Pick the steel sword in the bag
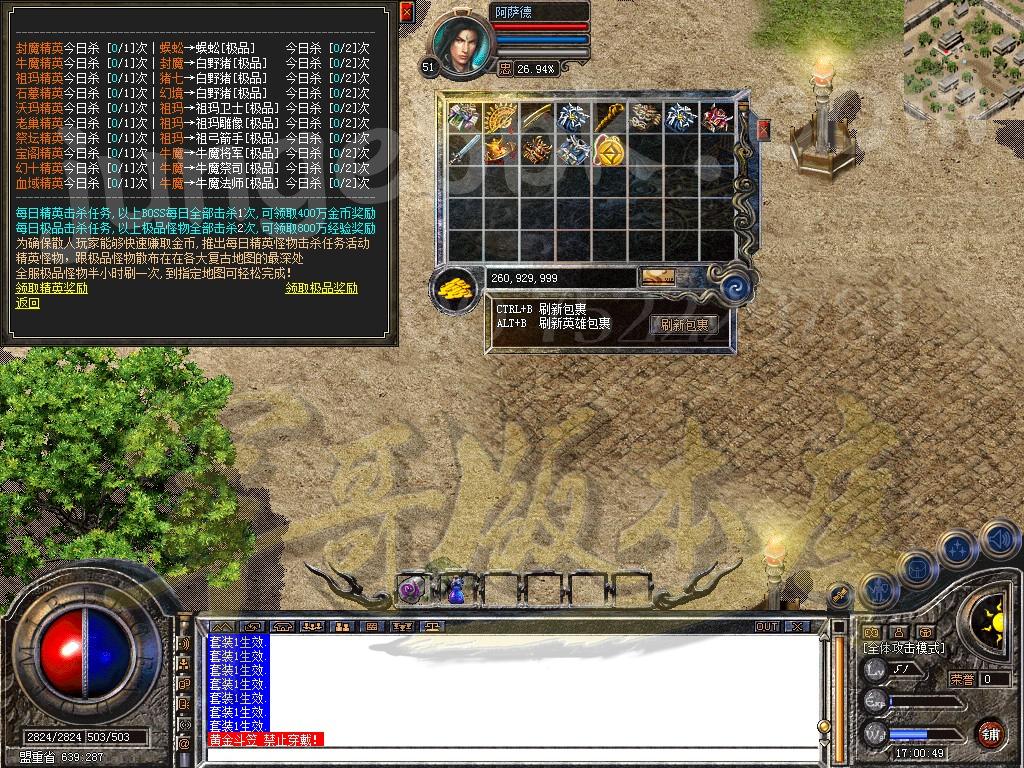 coord(464,150)
